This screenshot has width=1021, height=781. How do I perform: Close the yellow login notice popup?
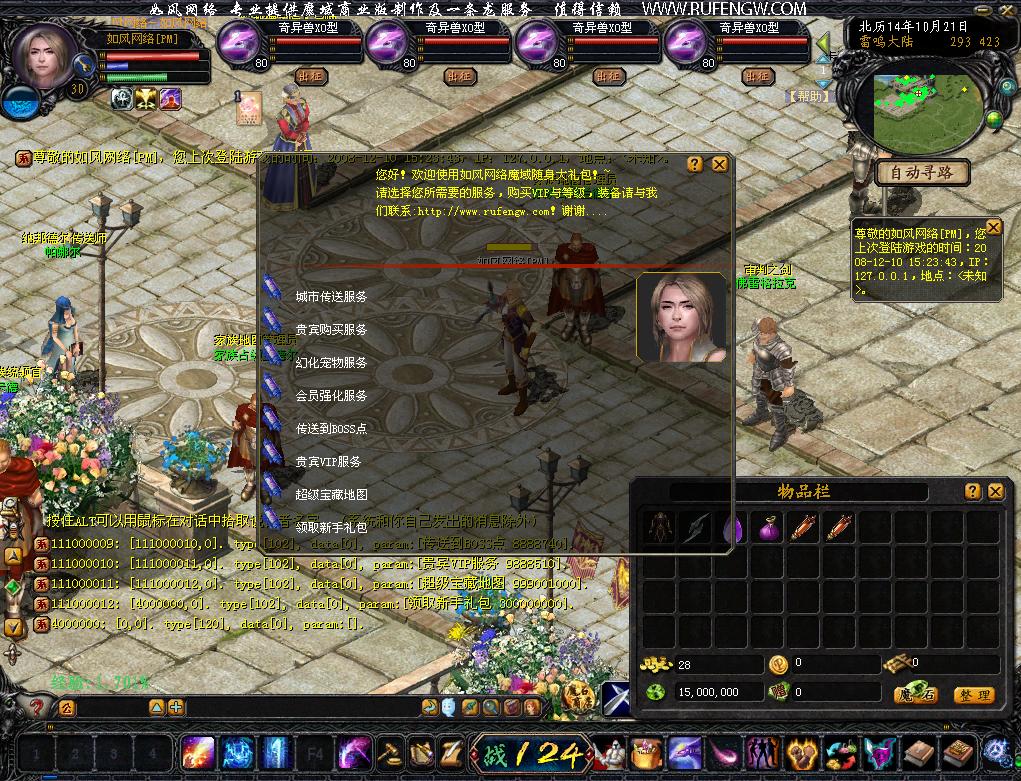(993, 228)
